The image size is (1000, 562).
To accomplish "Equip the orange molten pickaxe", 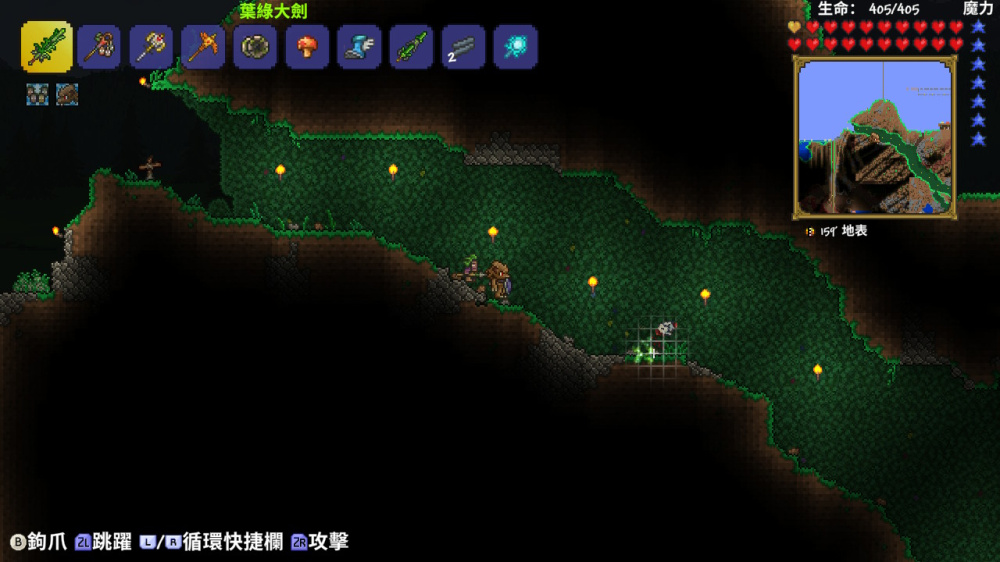I will click(203, 47).
